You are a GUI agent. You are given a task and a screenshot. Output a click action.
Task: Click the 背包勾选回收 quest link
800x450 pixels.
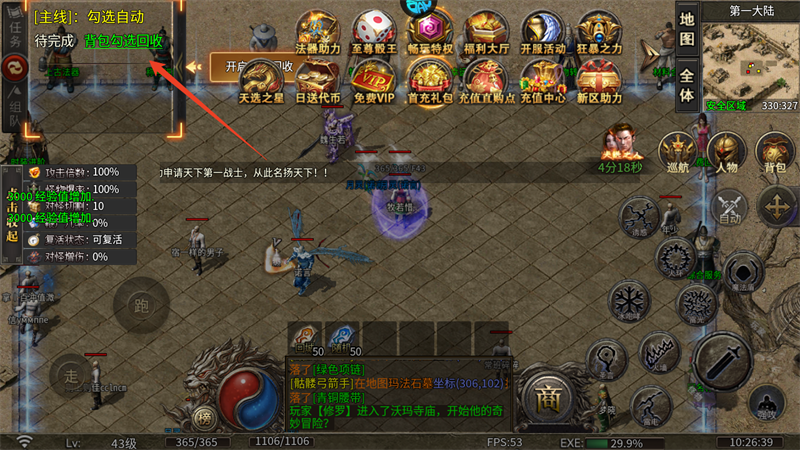[x=123, y=42]
